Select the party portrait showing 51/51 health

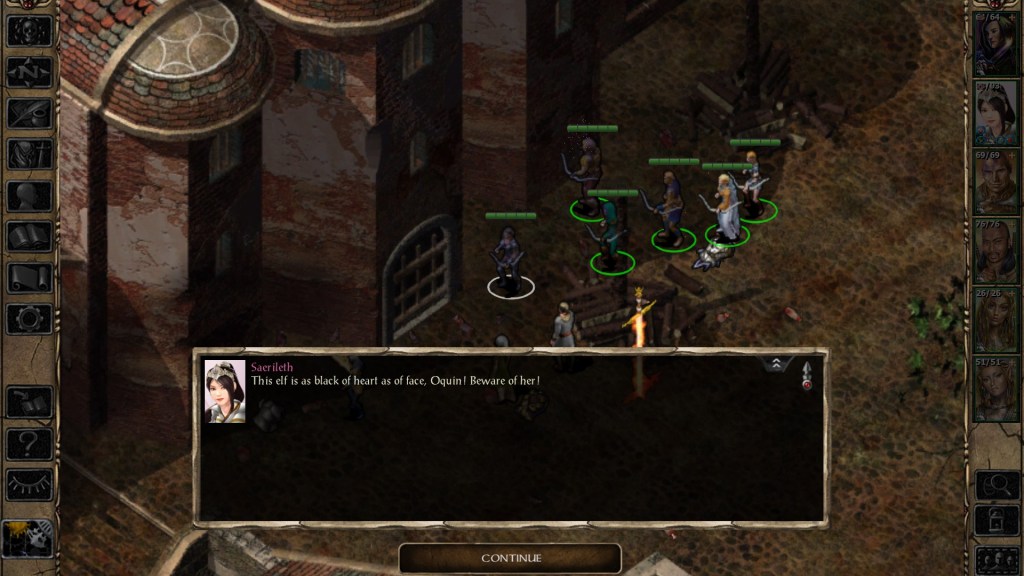995,387
